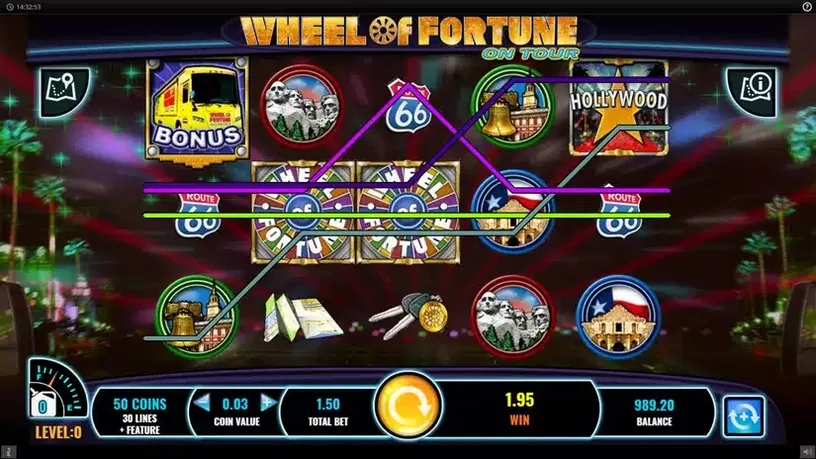Increase the coin value
Image resolution: width=816 pixels, height=459 pixels.
(x=267, y=403)
